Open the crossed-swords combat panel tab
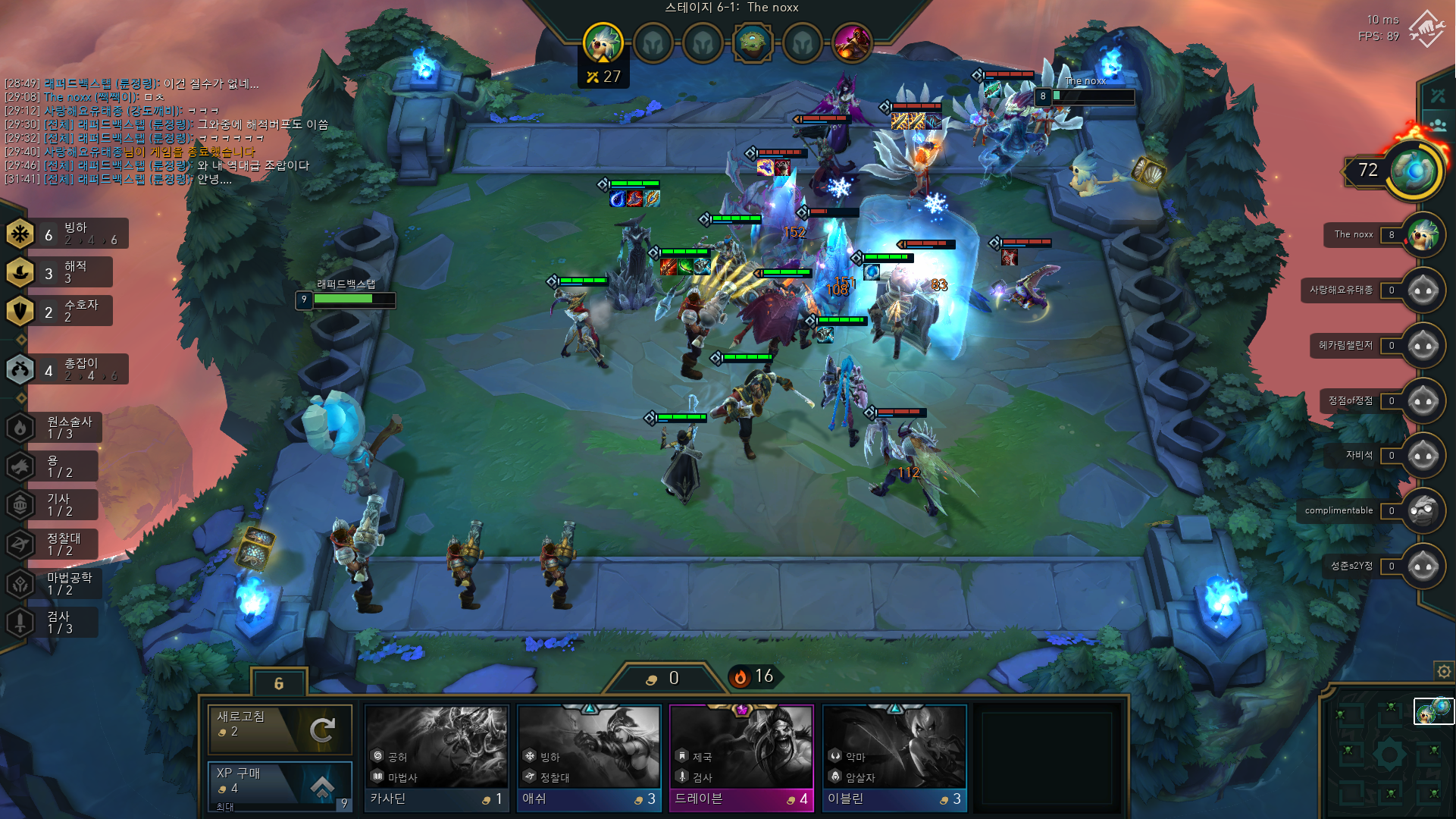 coord(1437,96)
